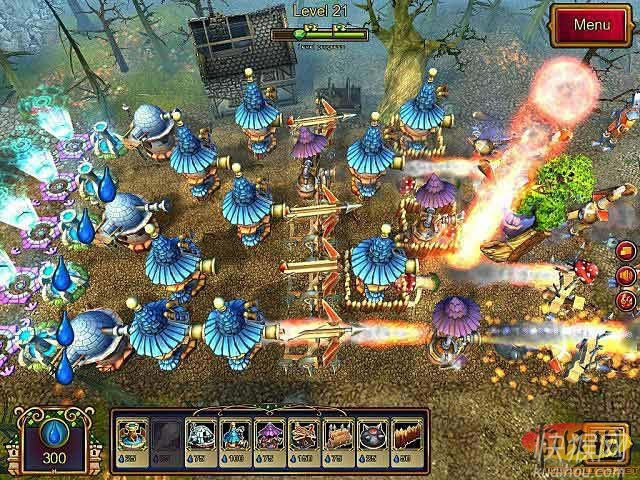The image size is (640, 480).
Task: Pick the wooden spike fence slot
Action: click(x=408, y=439)
